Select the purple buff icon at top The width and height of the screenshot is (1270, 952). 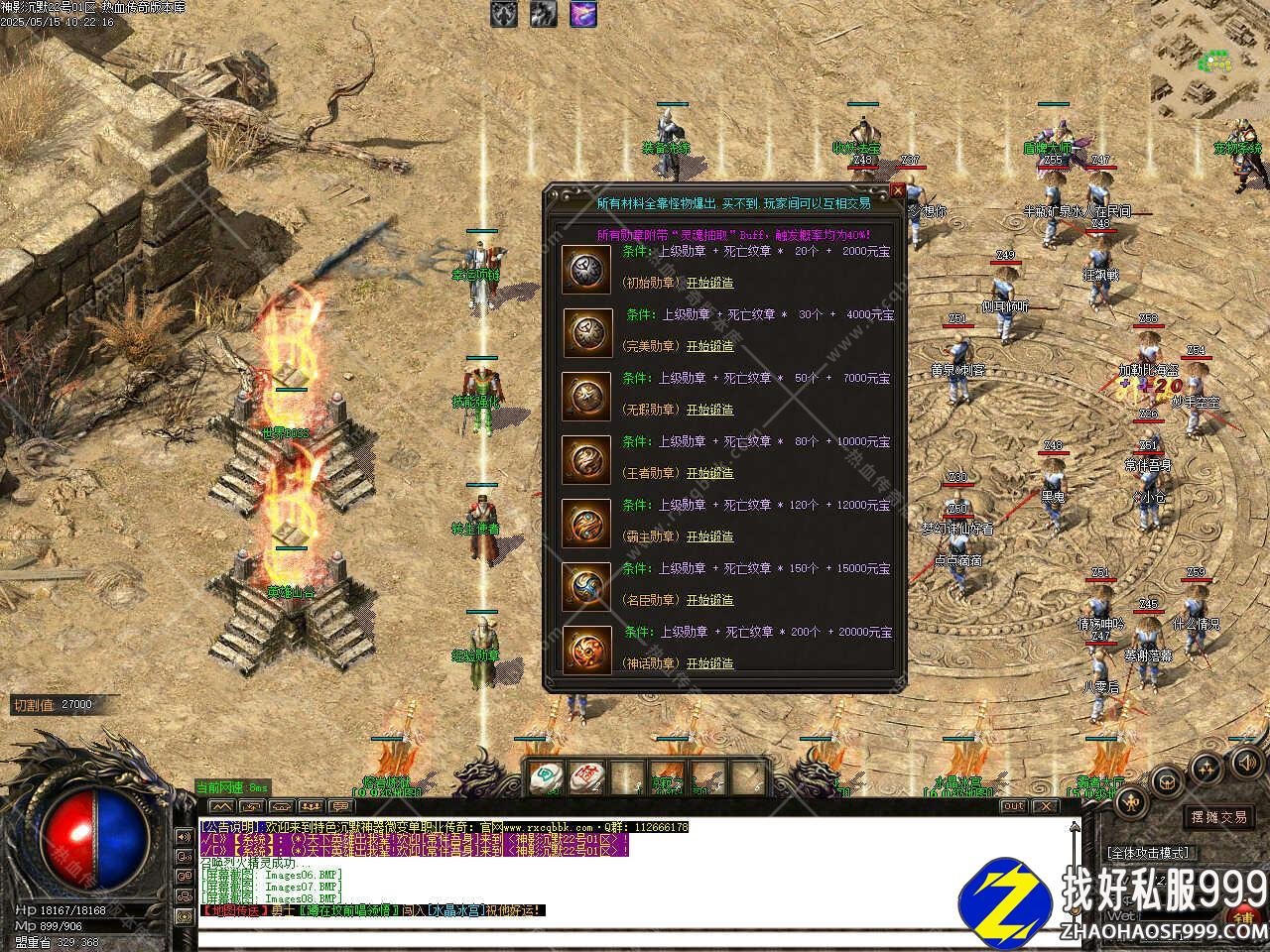582,14
